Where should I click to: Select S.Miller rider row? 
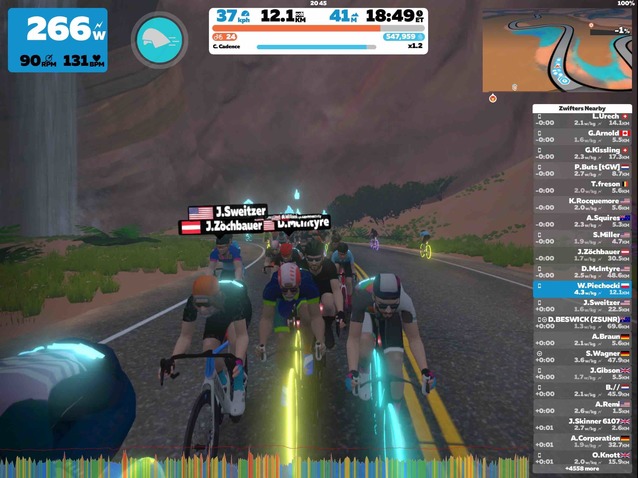point(585,238)
